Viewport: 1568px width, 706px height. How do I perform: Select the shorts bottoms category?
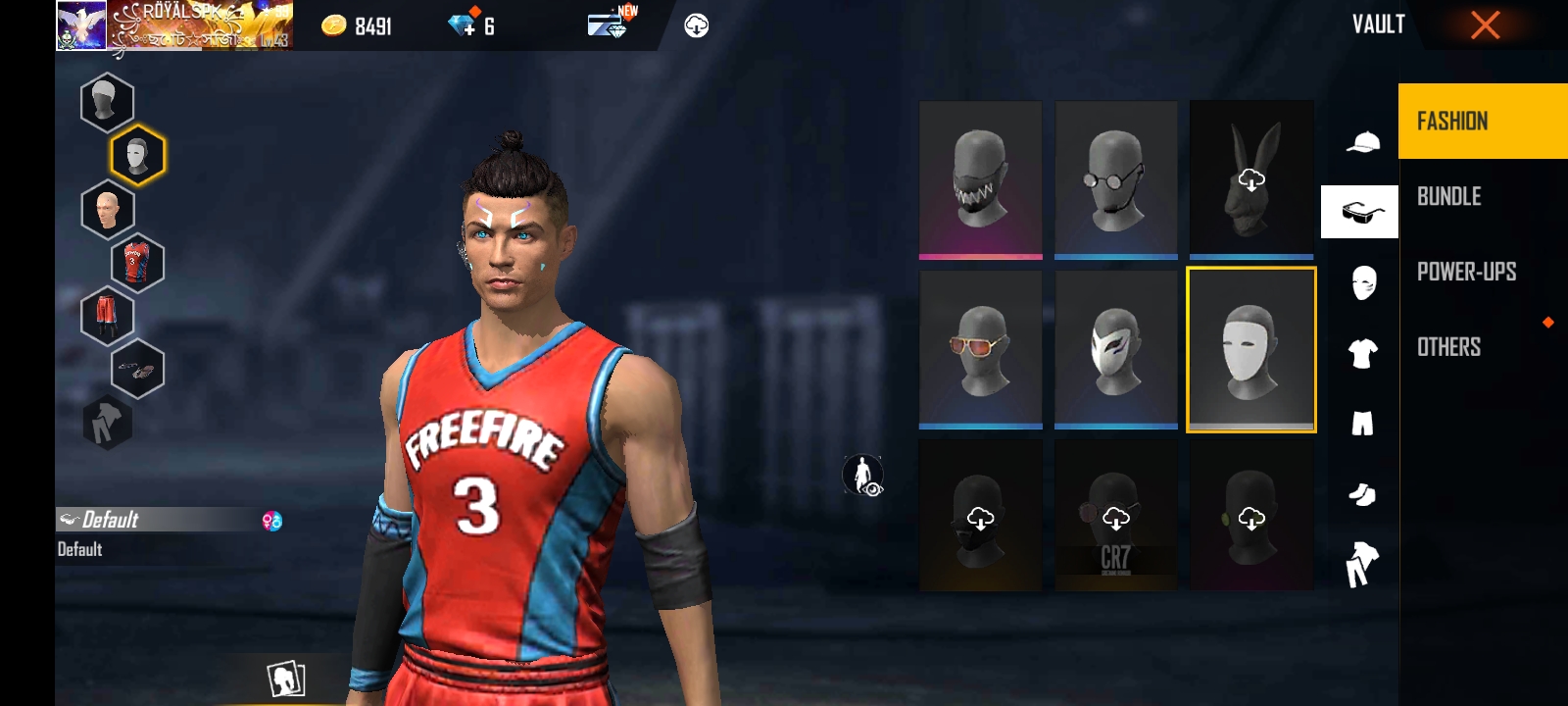[x=1362, y=424]
